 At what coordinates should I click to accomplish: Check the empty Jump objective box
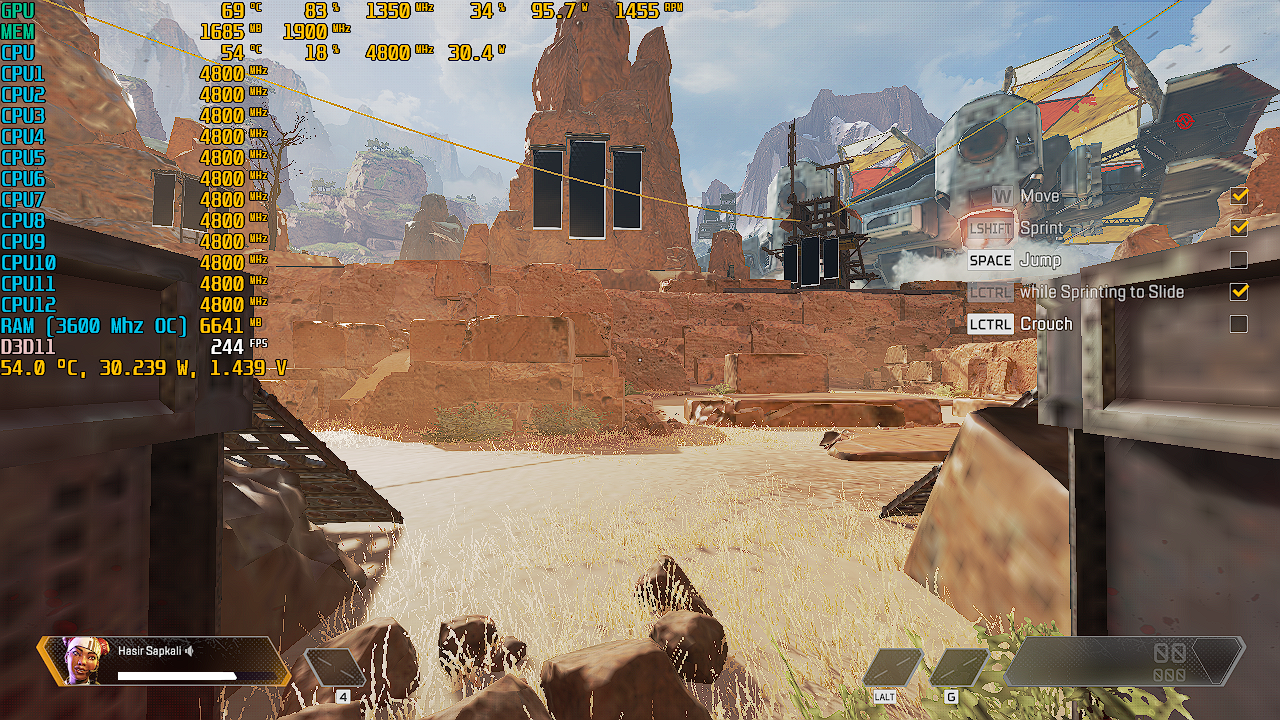[1239, 260]
